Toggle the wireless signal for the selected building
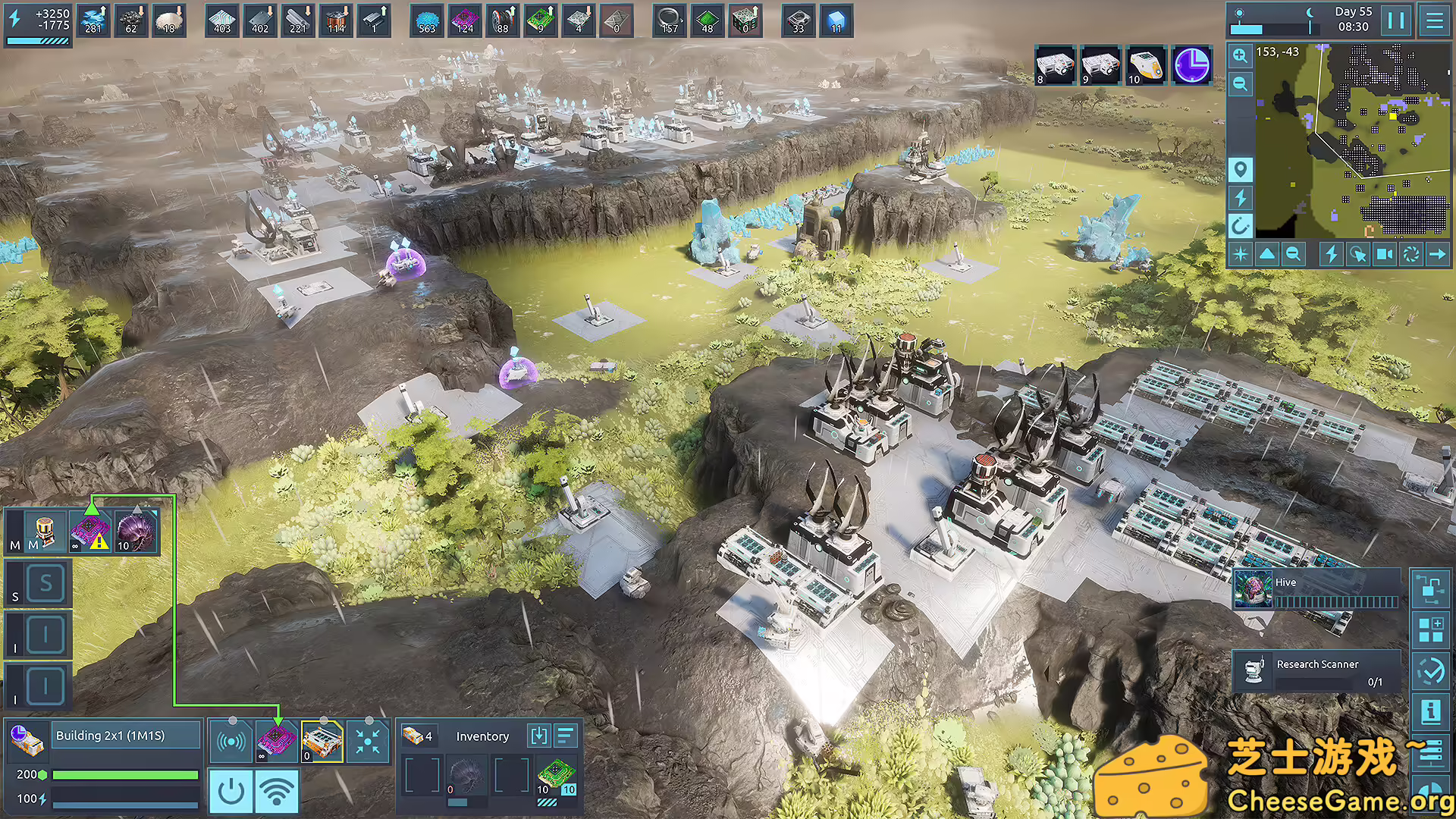 pyautogui.click(x=278, y=791)
